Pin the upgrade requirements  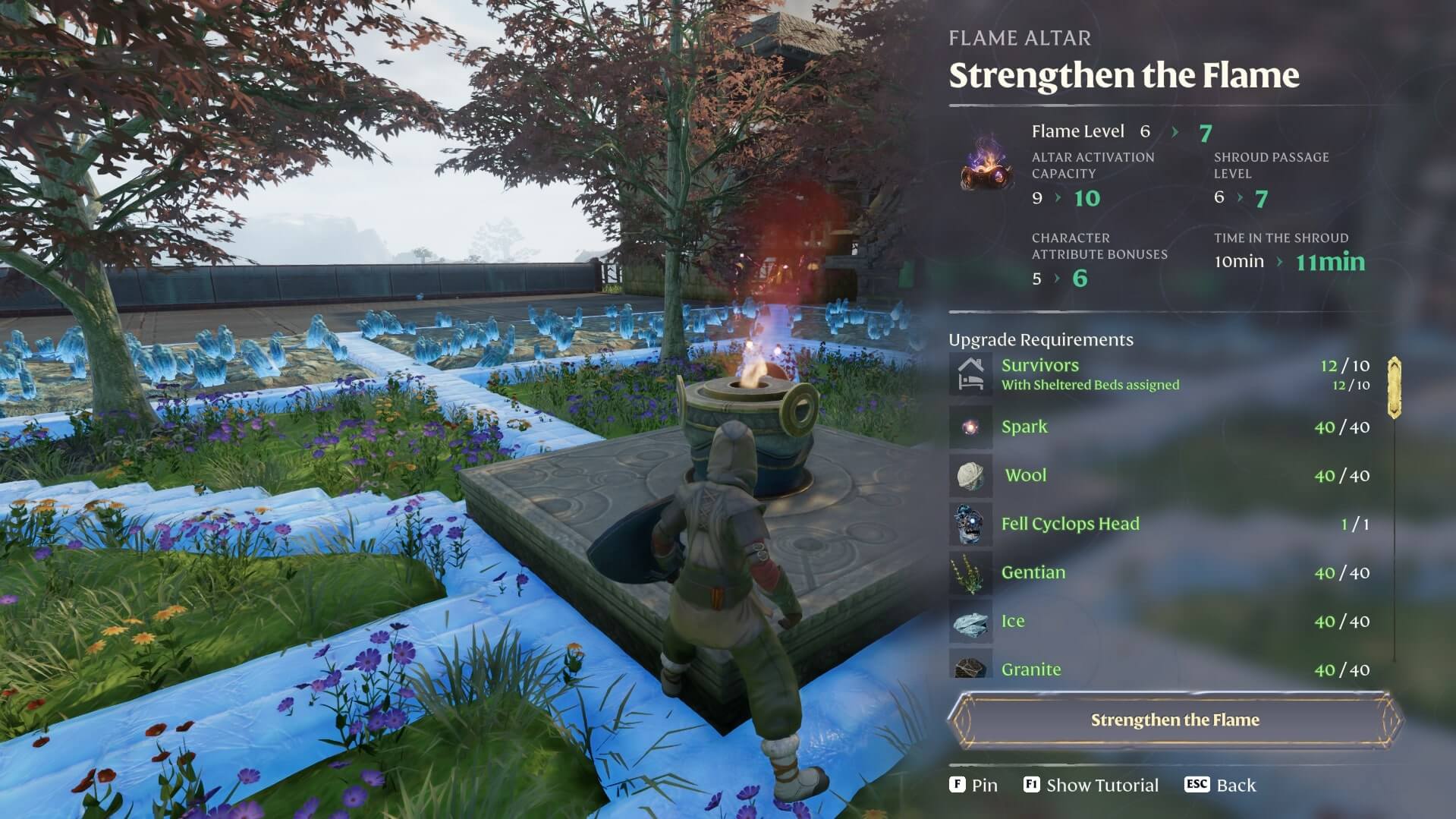point(973,785)
